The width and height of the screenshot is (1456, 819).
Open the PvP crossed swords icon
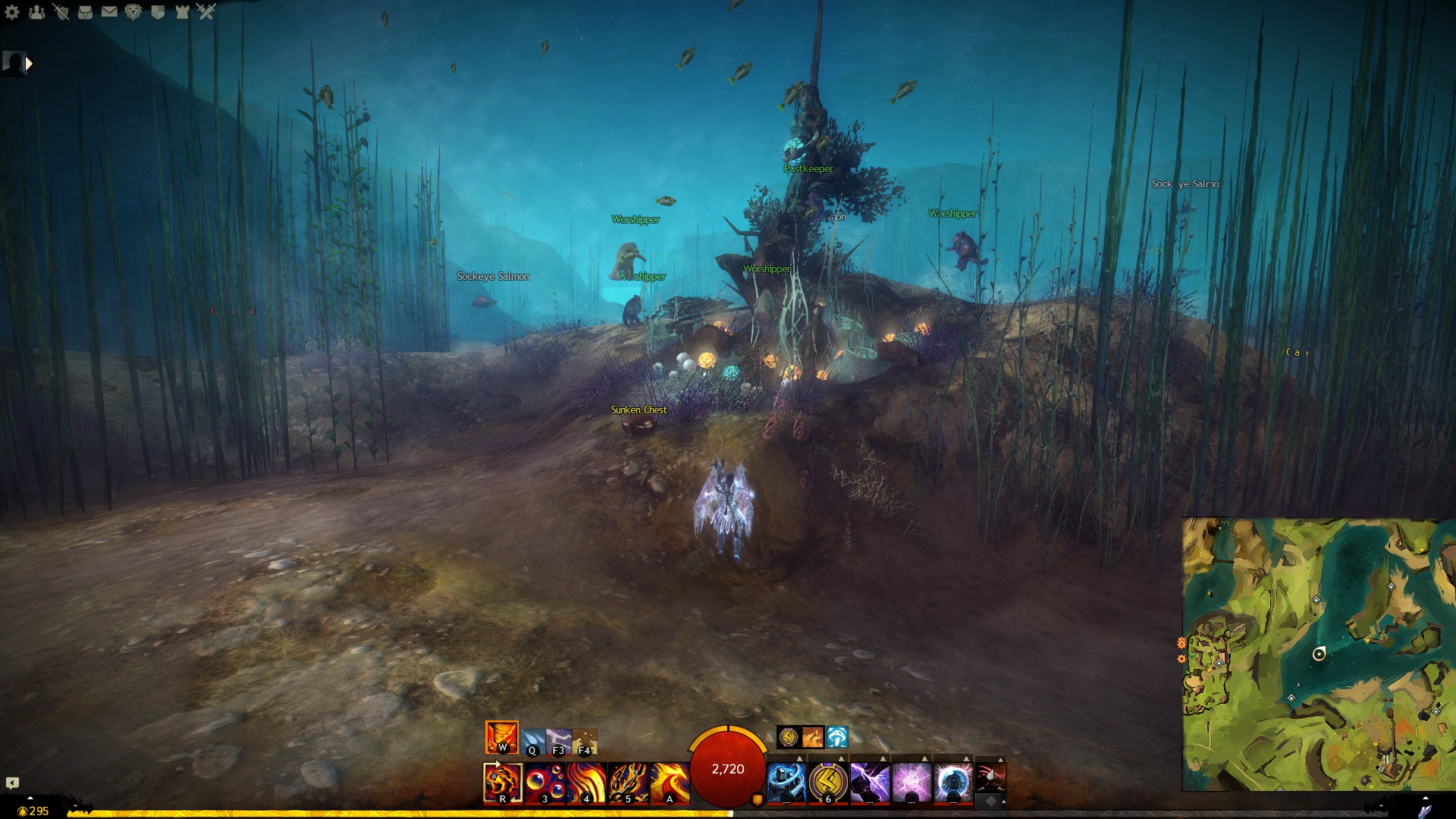click(x=206, y=12)
